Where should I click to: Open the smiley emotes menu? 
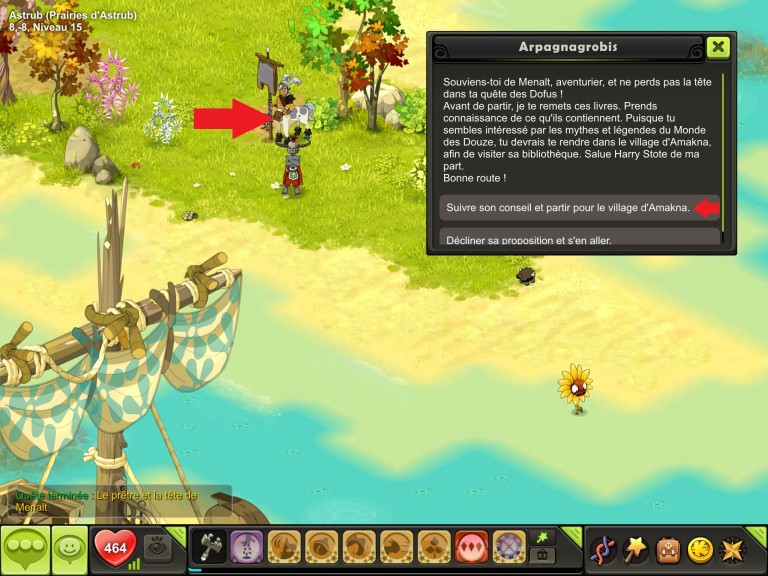pyautogui.click(x=68, y=549)
